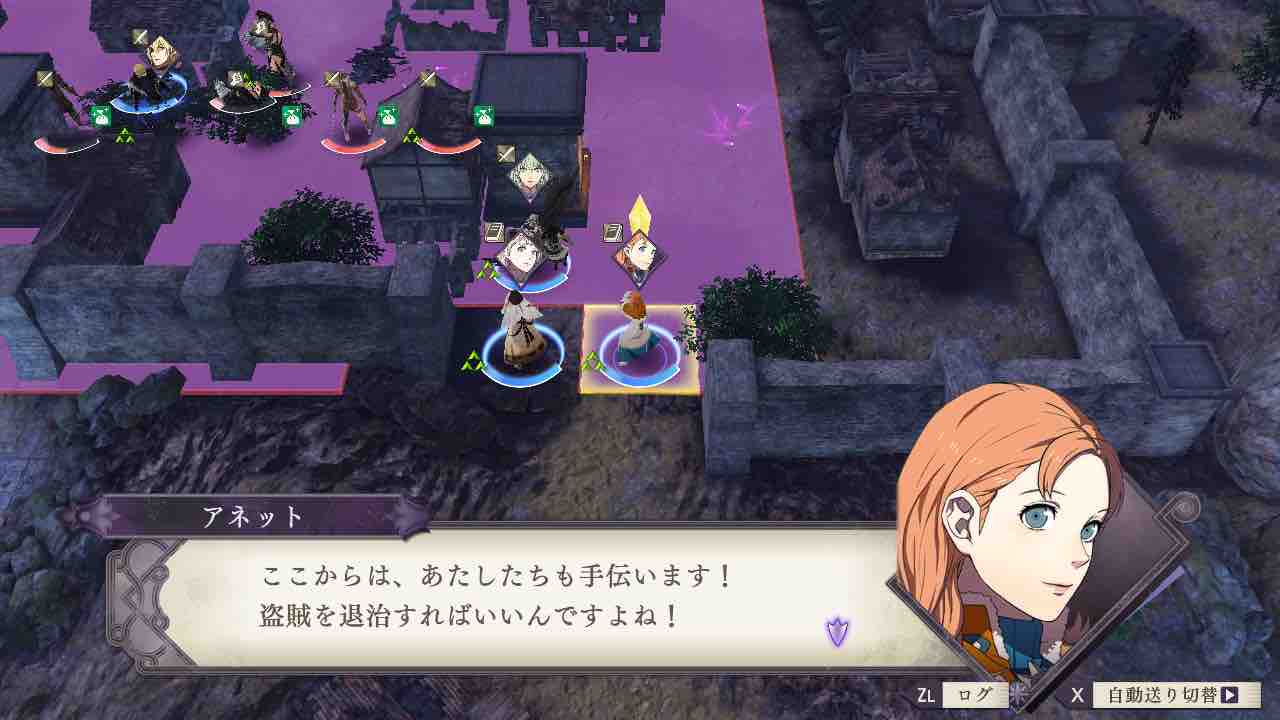Viewport: 1280px width, 720px height.
Task: Click the sword icon on the silver-haired enemy
Action: 503,153
